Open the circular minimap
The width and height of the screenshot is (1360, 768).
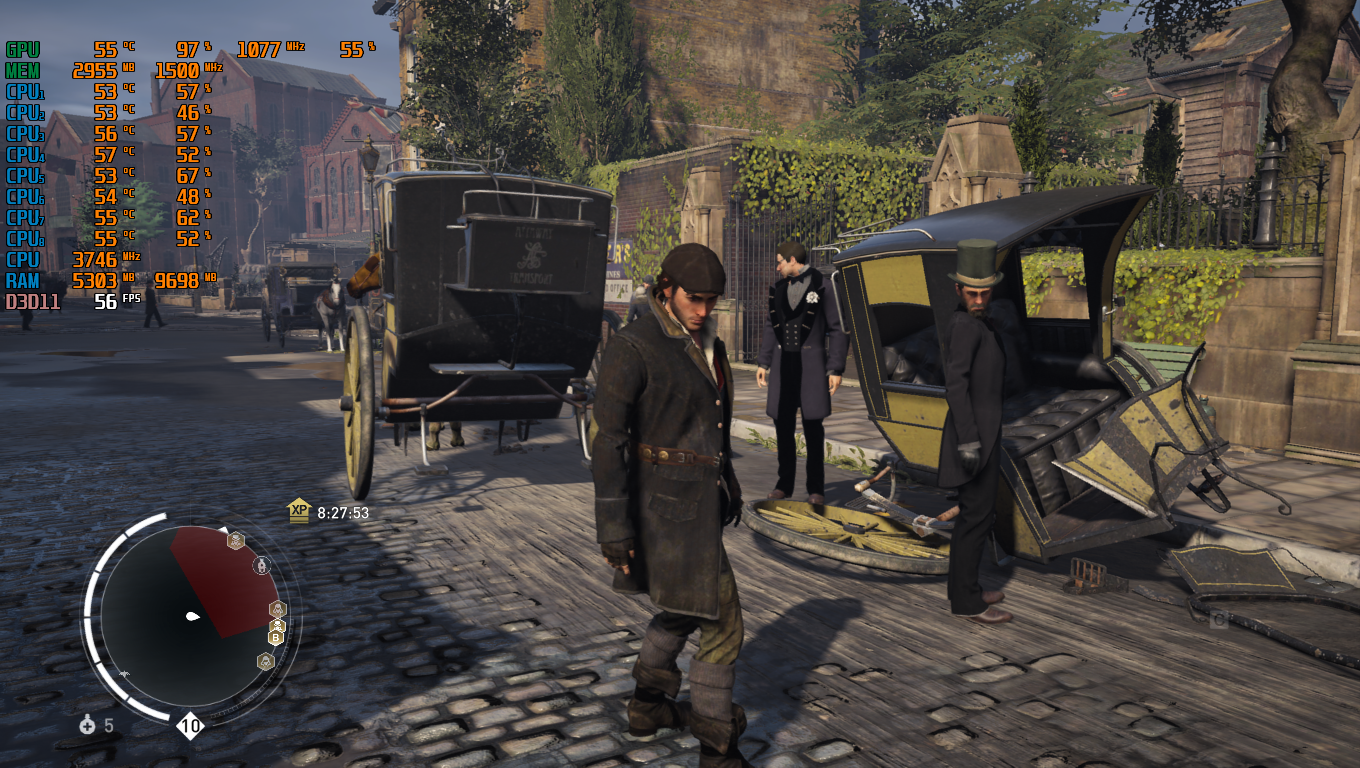click(x=190, y=614)
